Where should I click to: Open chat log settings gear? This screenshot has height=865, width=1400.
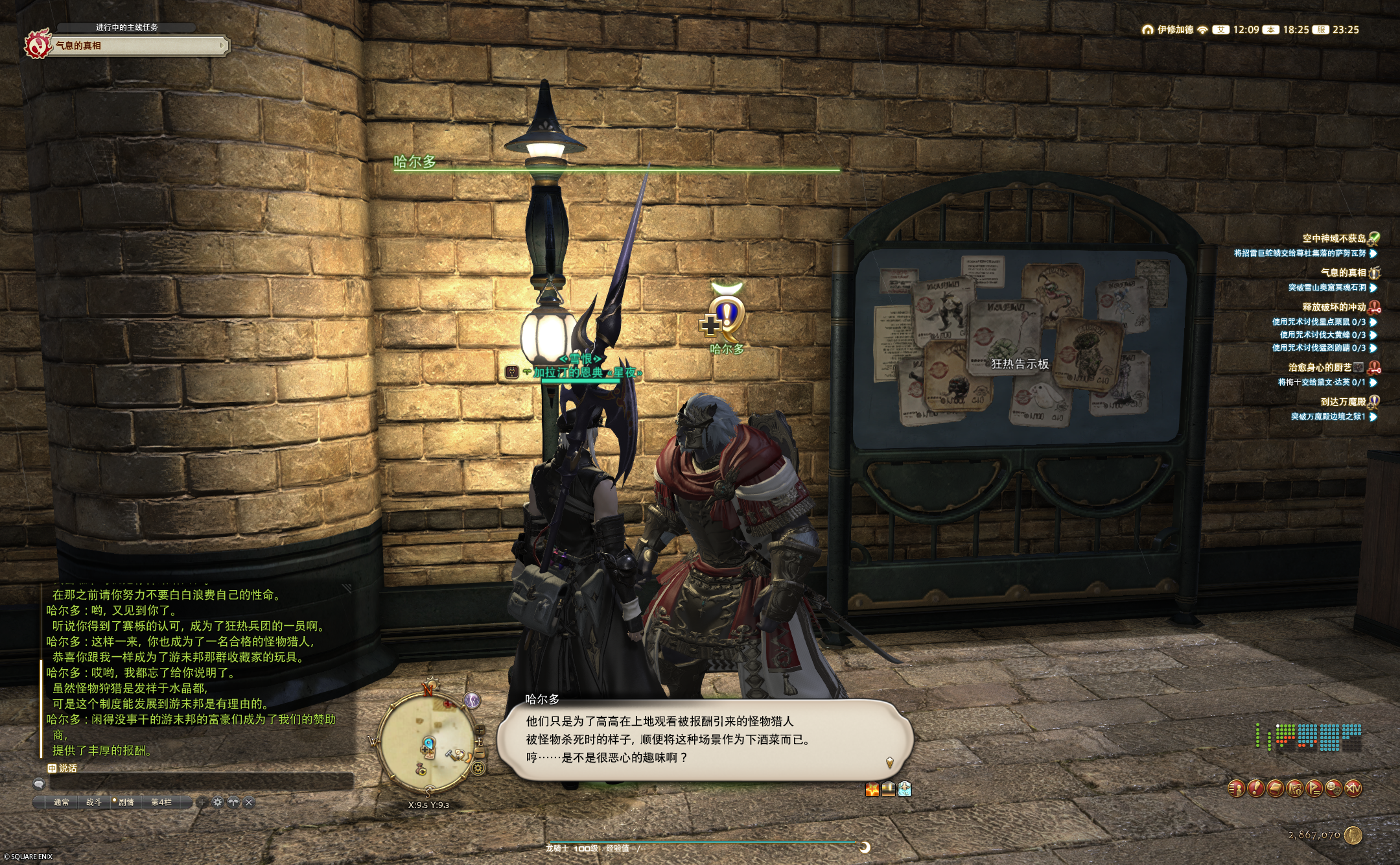218,802
